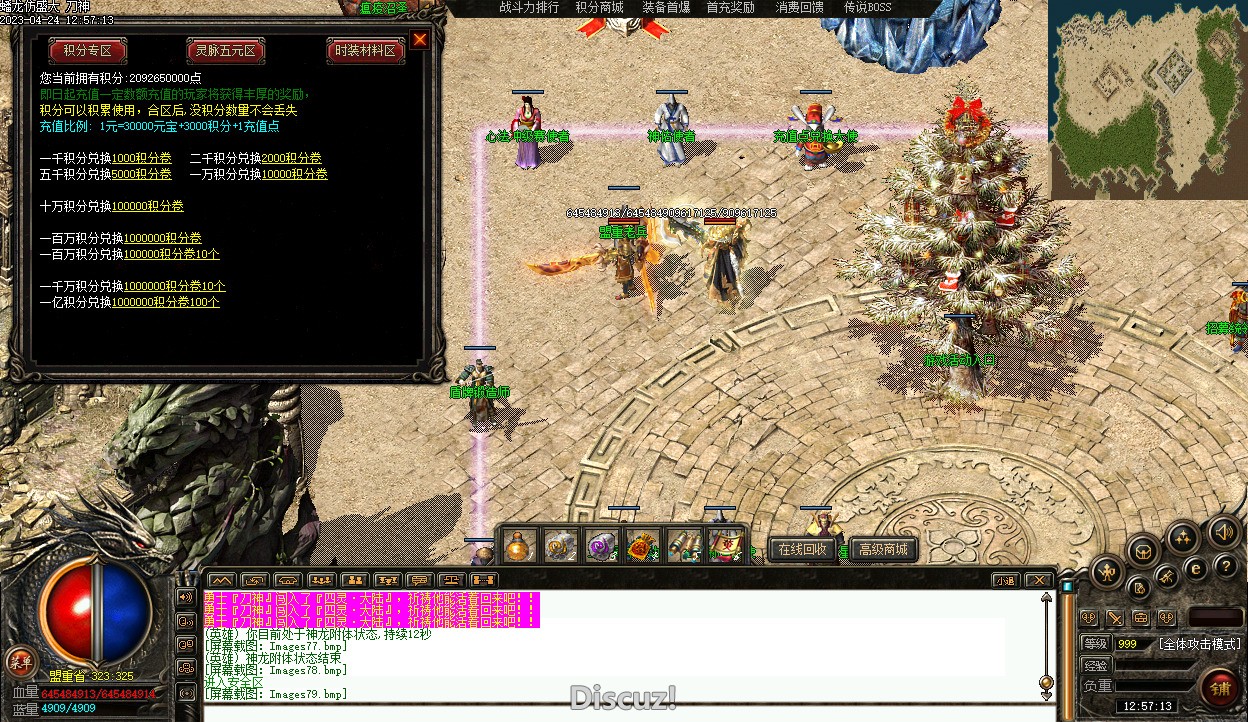The width and height of the screenshot is (1248, 722).
Task: Open the red 铺 shop button
Action: click(x=1220, y=688)
